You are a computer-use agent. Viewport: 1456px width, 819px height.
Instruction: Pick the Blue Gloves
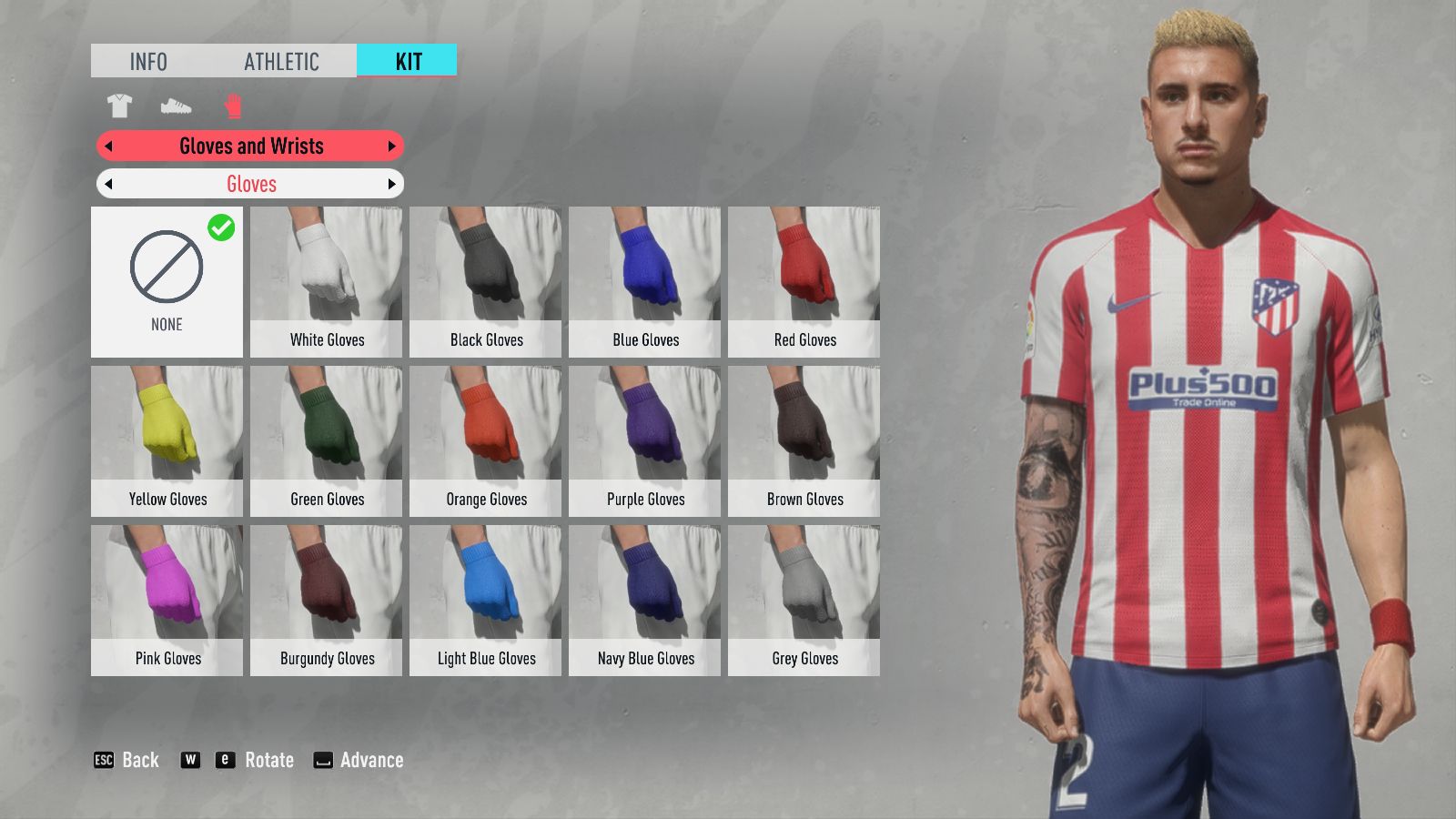[644, 282]
